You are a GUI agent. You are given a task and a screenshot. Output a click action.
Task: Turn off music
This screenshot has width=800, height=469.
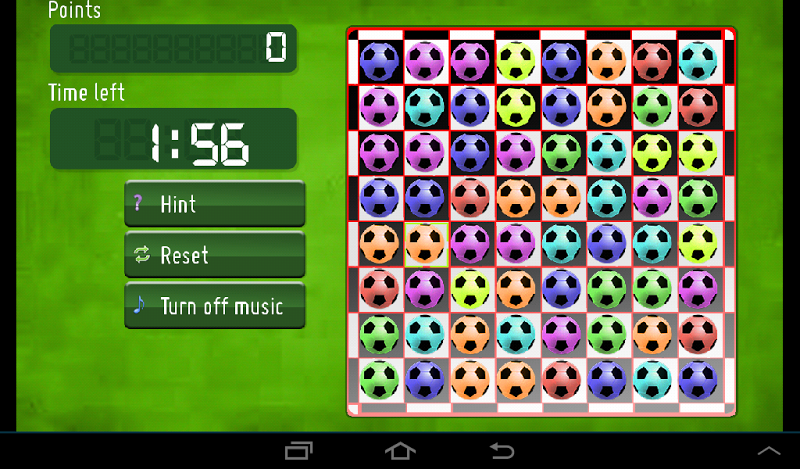pos(214,306)
